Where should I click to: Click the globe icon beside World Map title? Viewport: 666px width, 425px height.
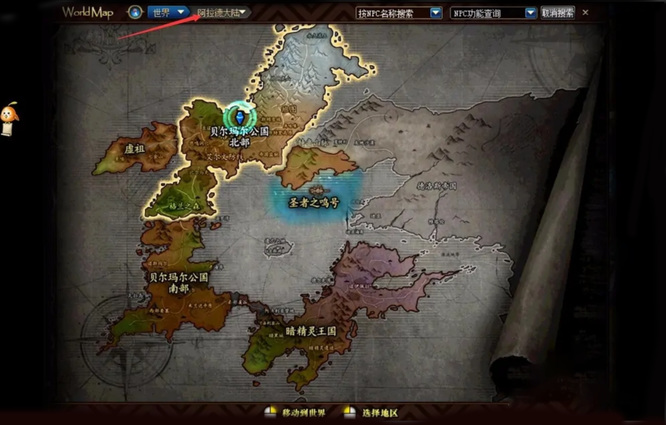[135, 13]
